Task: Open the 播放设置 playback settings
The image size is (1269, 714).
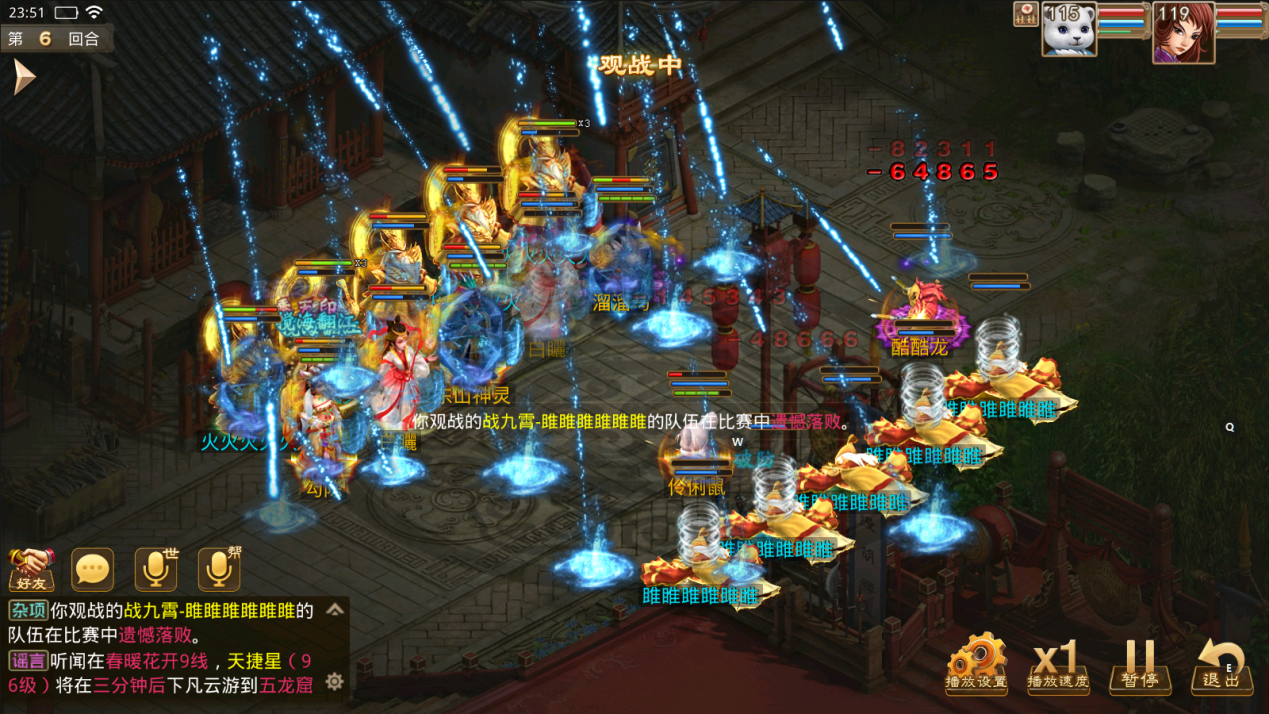Action: click(x=976, y=663)
